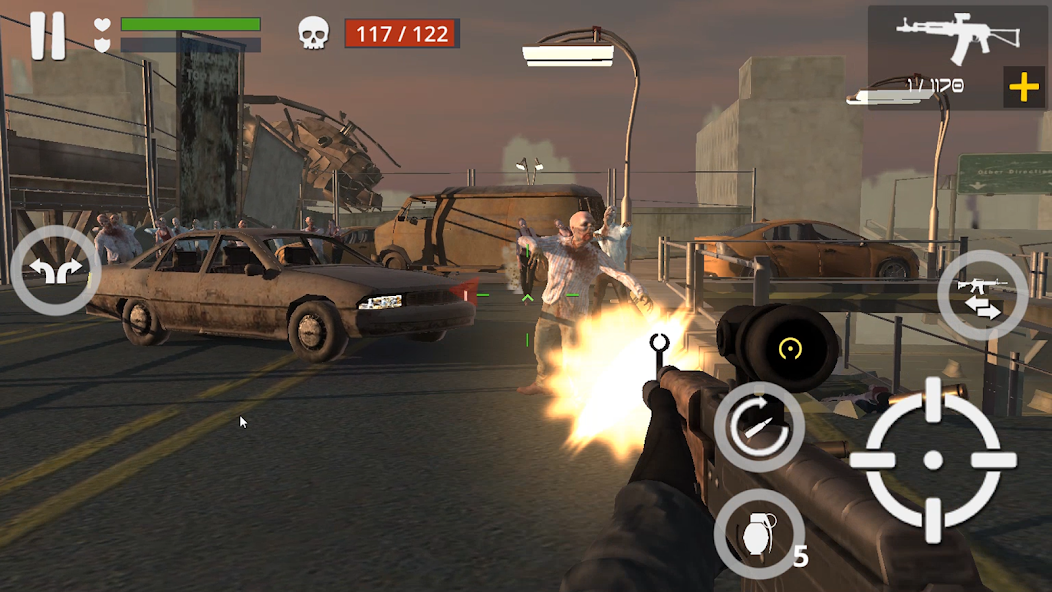Image resolution: width=1052 pixels, height=592 pixels.
Task: Pause the game
Action: tap(47, 36)
